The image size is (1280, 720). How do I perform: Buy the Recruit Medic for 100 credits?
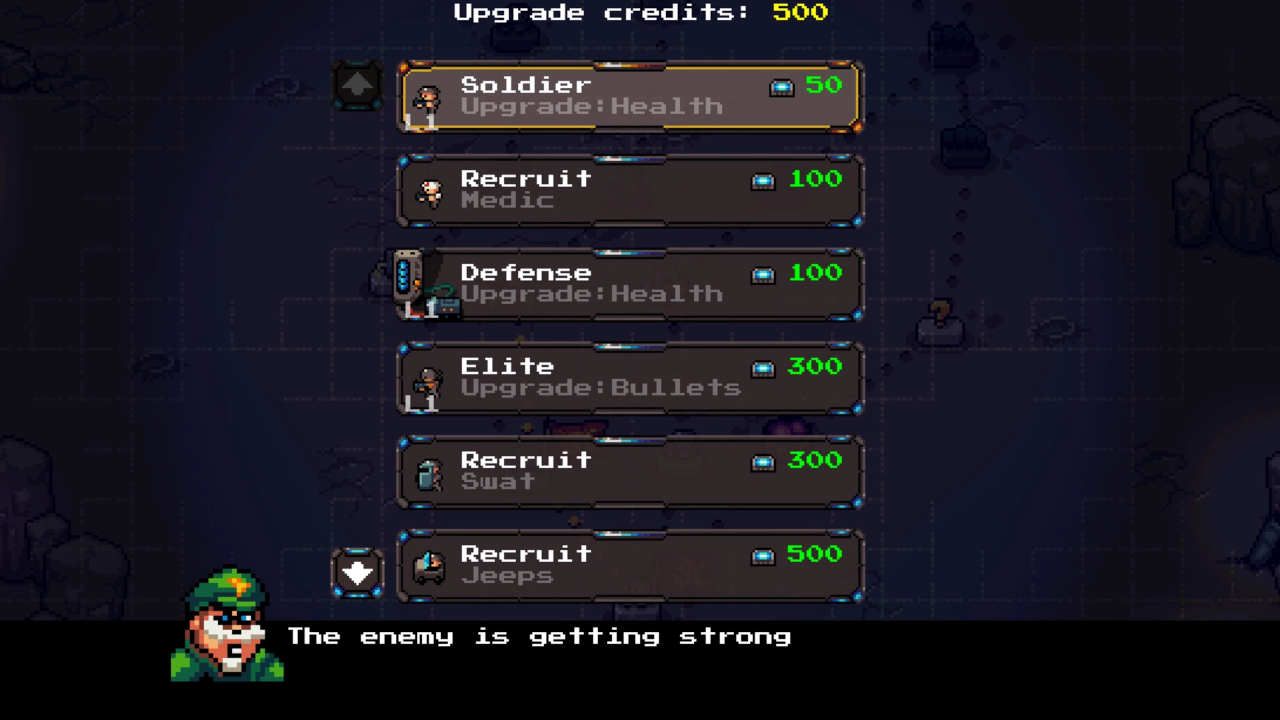[630, 190]
